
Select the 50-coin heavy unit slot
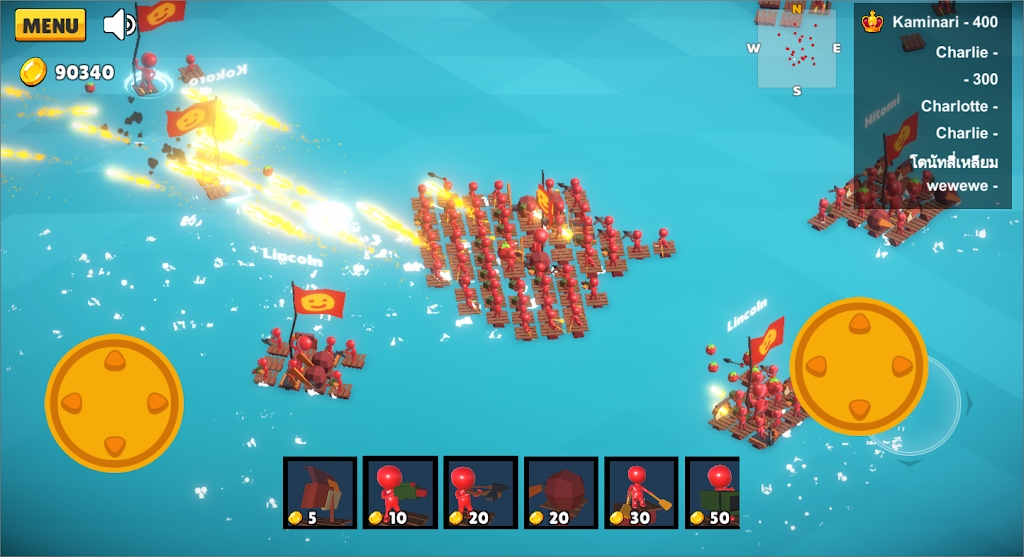[713, 493]
